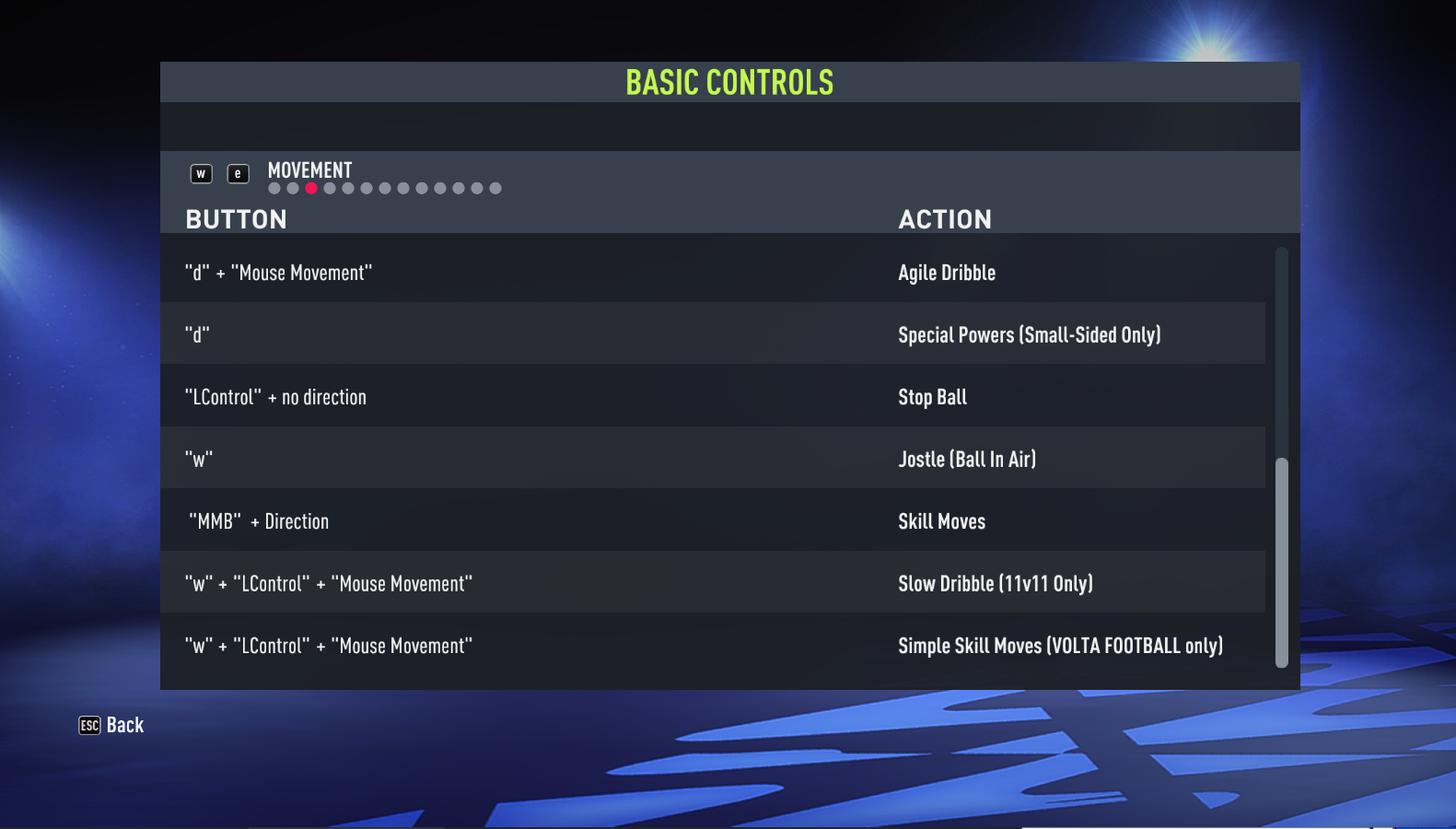Click the page progress dot strip

pos(385,188)
